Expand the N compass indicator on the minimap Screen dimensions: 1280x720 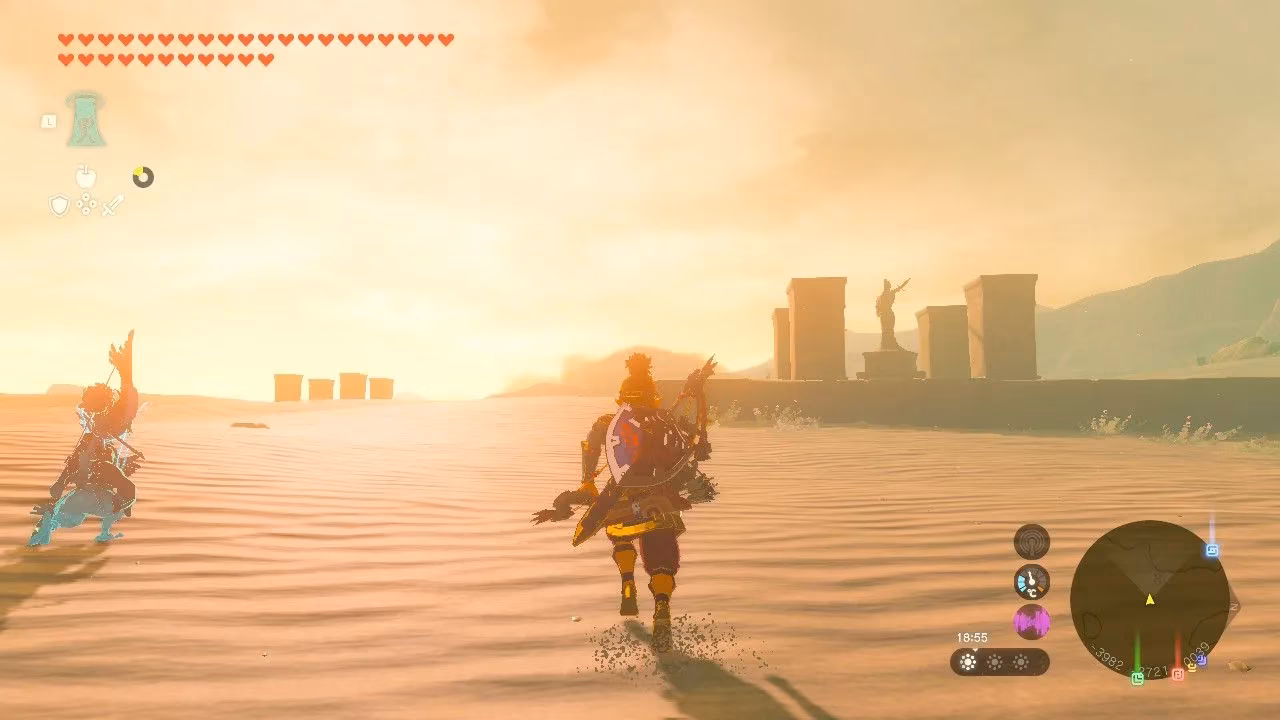pyautogui.click(x=1232, y=607)
